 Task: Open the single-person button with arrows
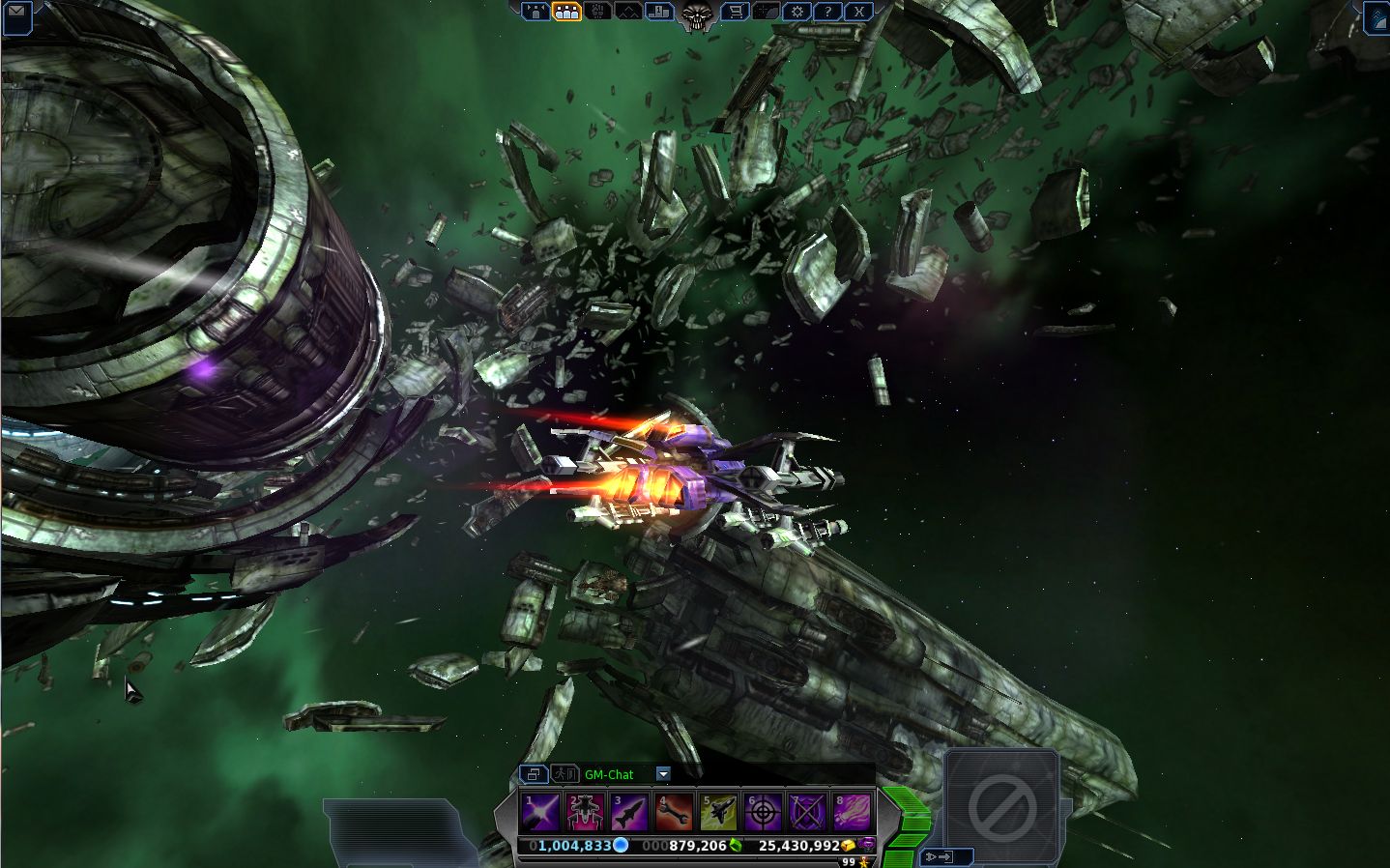[x=536, y=12]
